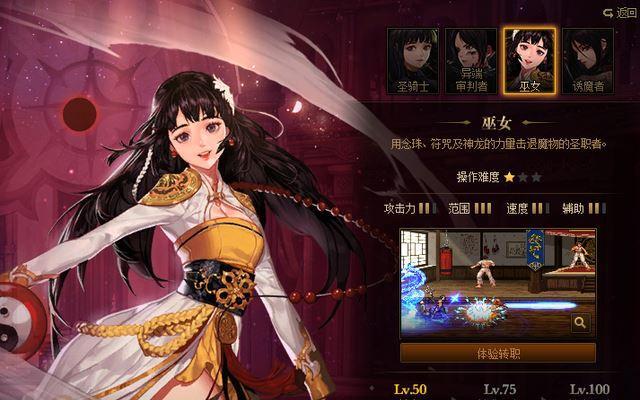Open the Lv.75 tab
The width and height of the screenshot is (640, 400).
pos(499,389)
